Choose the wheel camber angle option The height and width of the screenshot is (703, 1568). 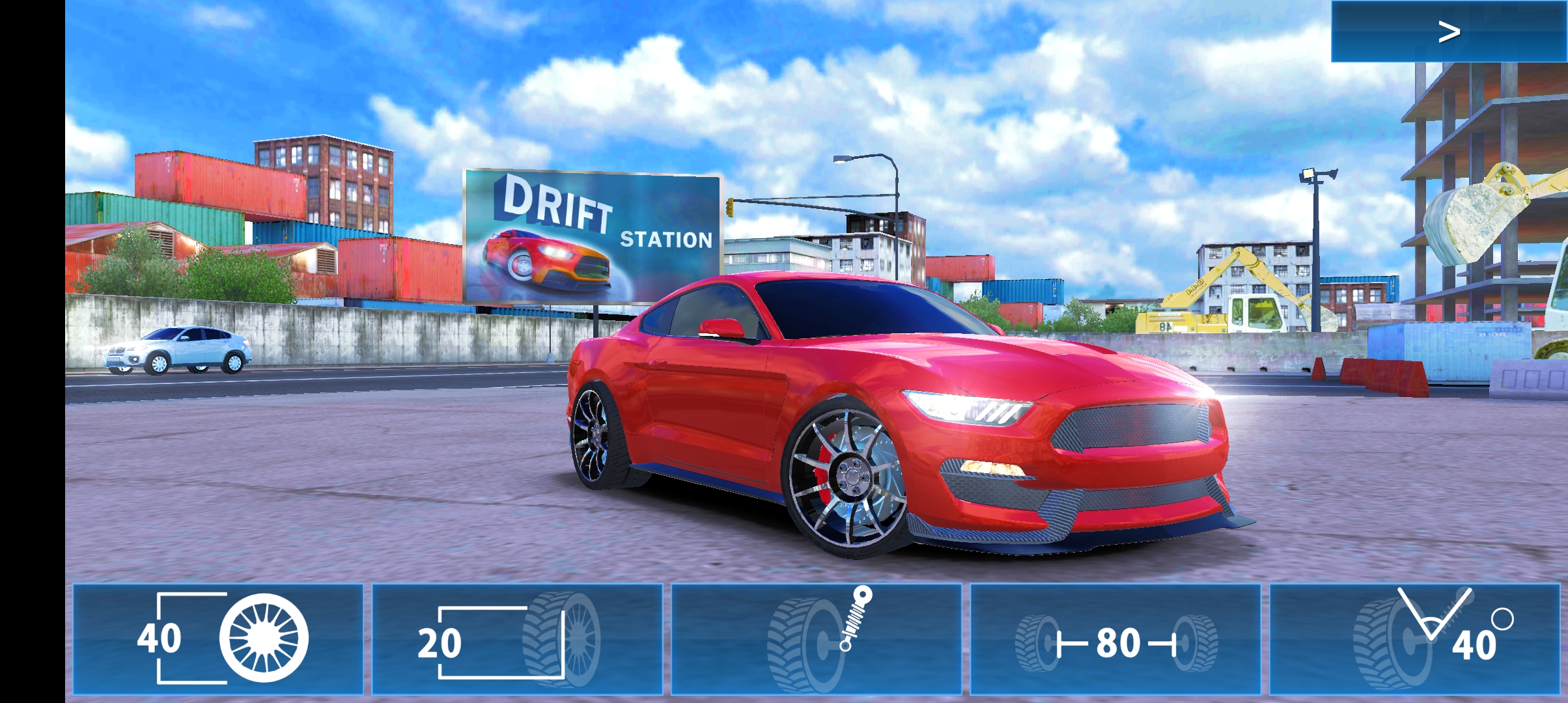[x=1414, y=639]
